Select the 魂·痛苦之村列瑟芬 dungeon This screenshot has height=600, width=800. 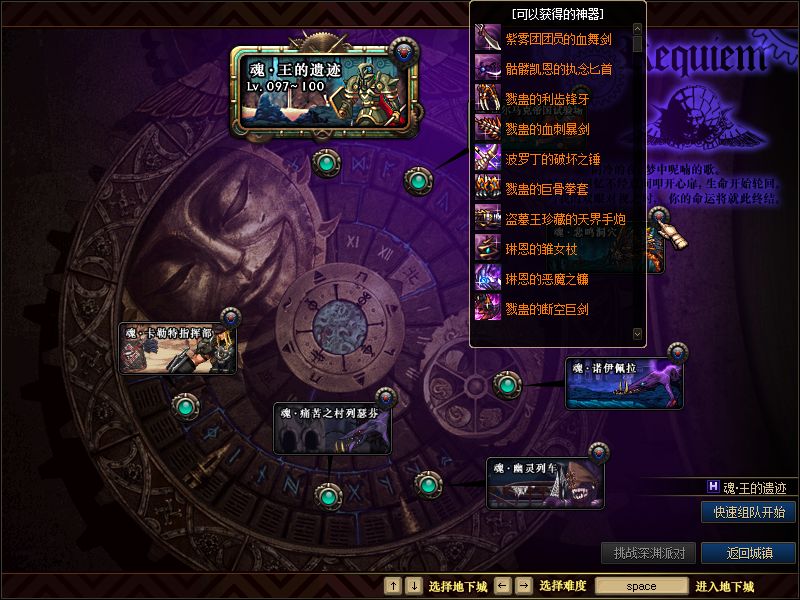332,428
